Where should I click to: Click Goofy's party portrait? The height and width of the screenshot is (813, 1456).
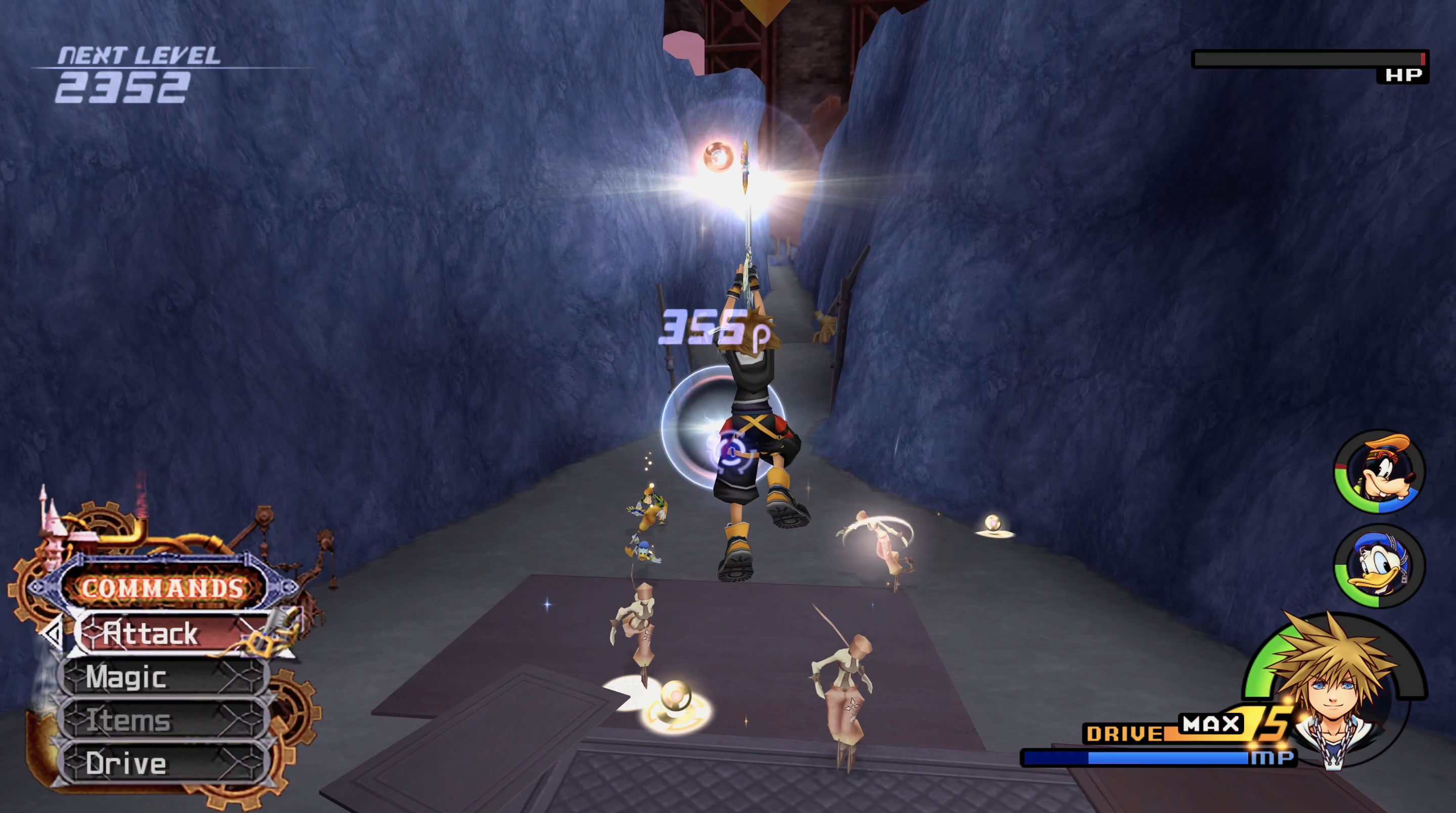tap(1380, 472)
